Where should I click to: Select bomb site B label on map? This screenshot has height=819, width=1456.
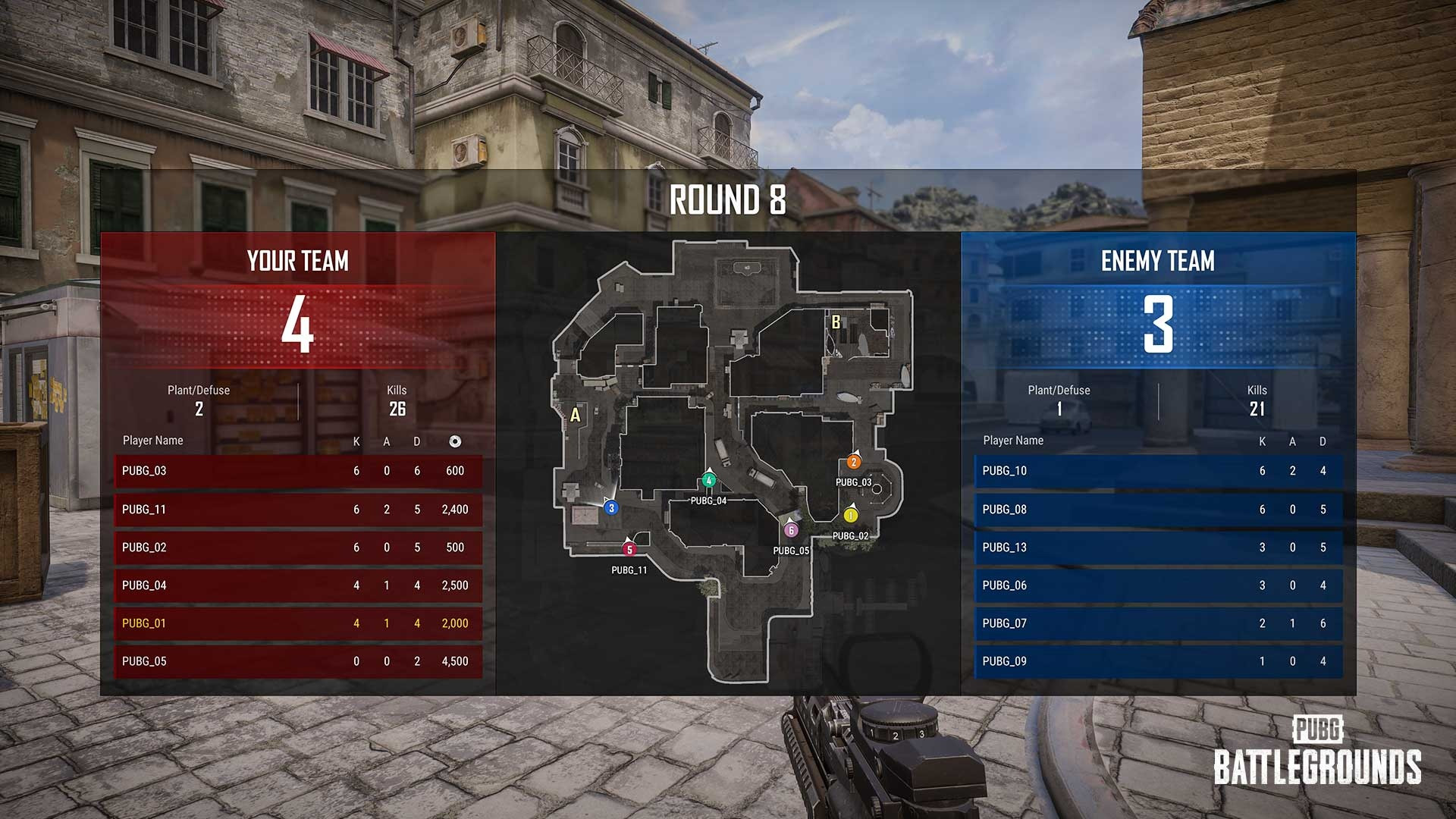tap(836, 322)
